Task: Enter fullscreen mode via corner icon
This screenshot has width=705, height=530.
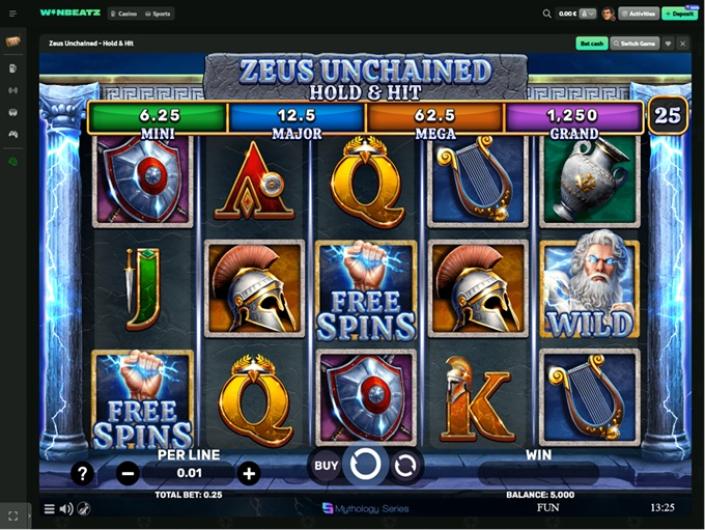Action: pos(13,516)
